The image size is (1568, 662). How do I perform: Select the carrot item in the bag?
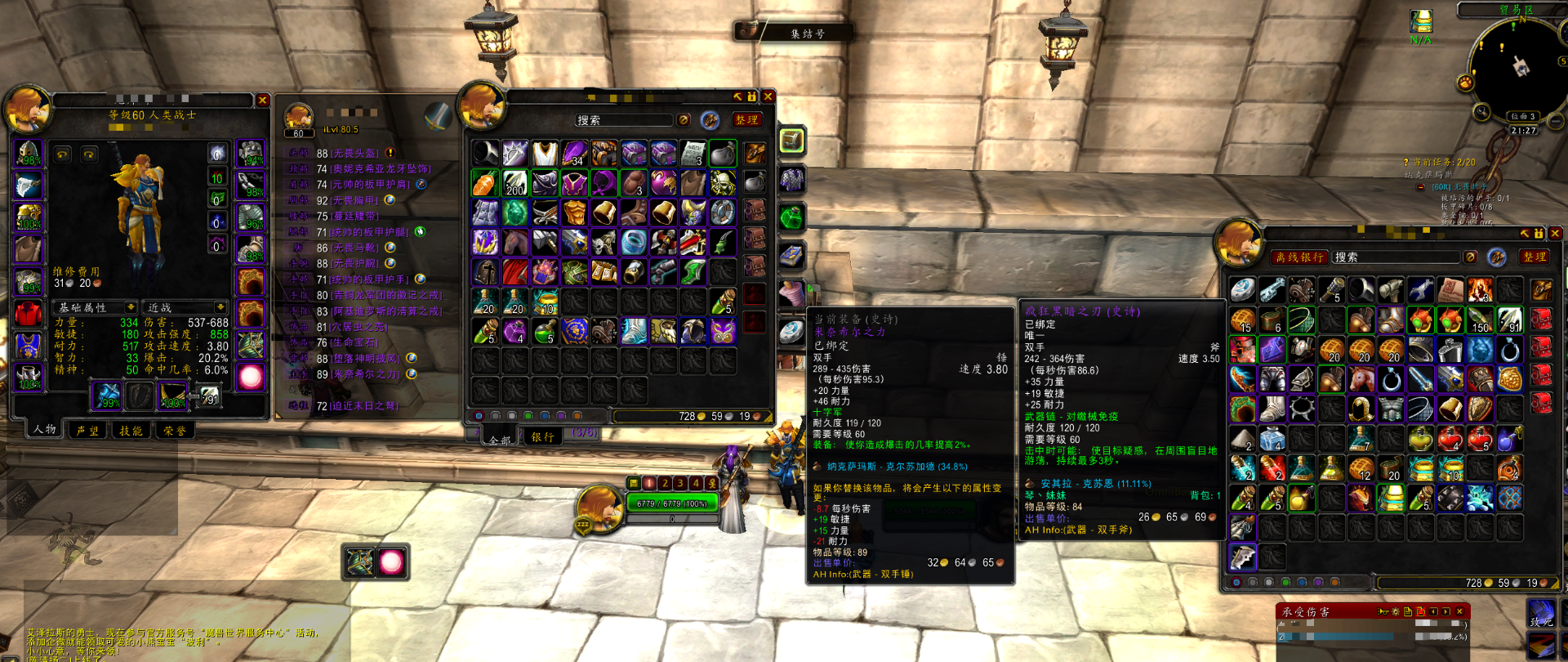click(485, 183)
